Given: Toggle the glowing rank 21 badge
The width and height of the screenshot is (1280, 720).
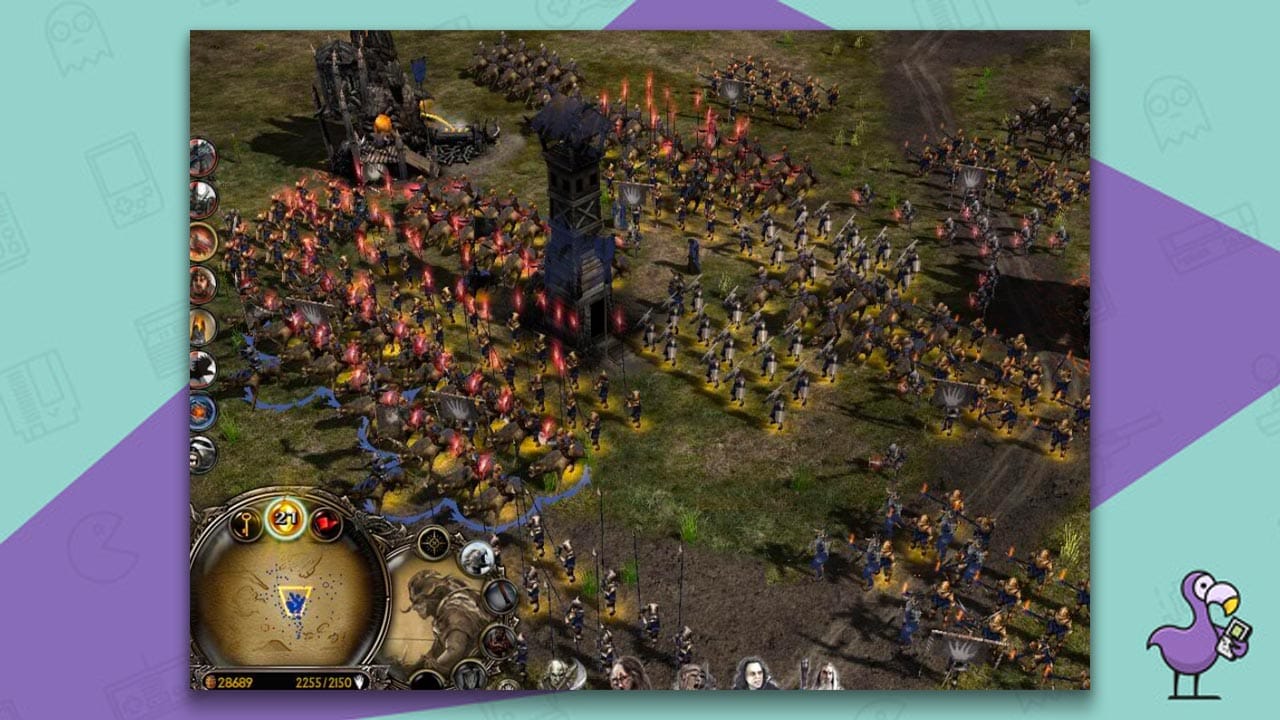Looking at the screenshot, I should coord(286,518).
